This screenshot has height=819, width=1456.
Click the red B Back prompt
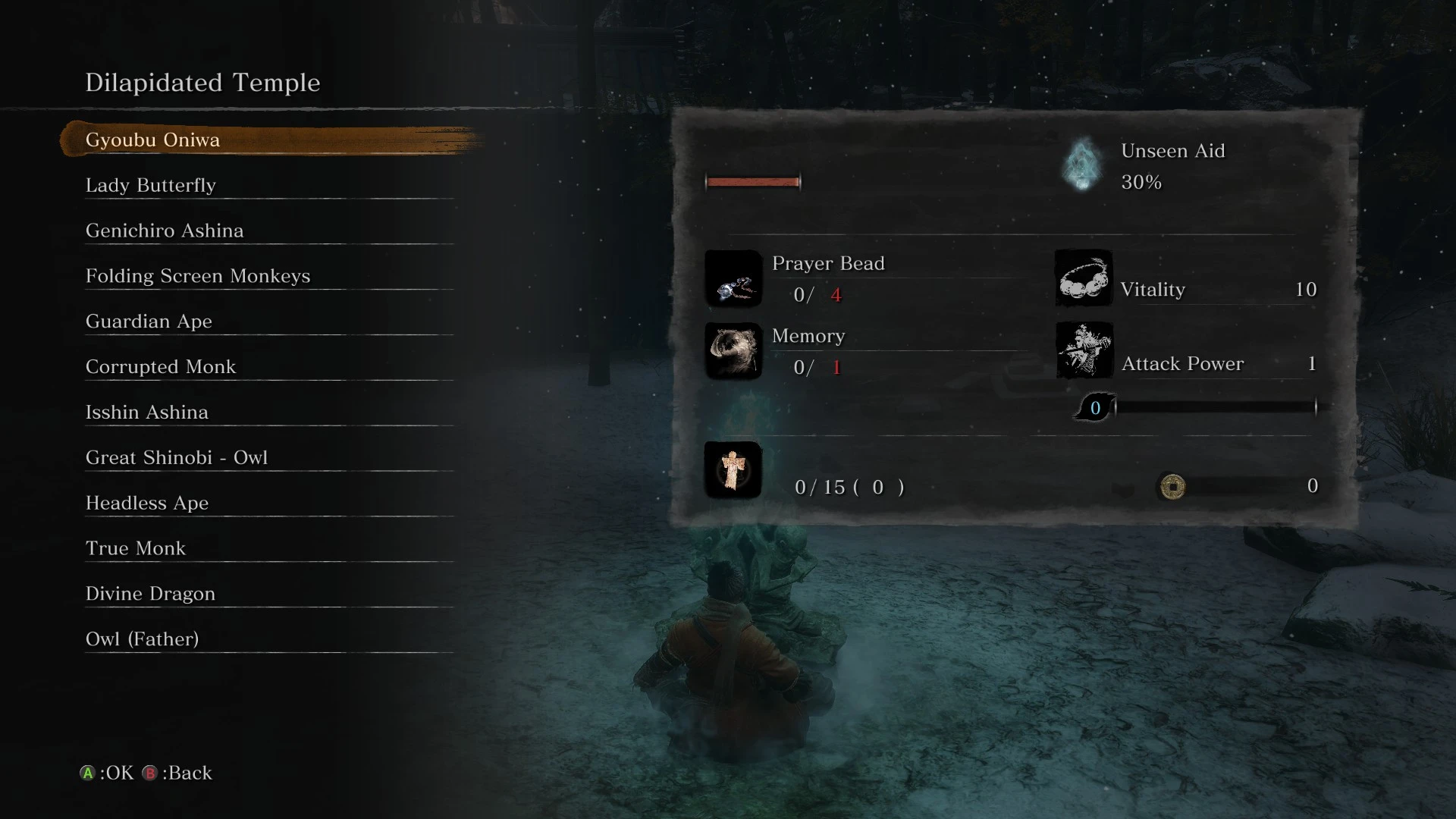(x=151, y=773)
